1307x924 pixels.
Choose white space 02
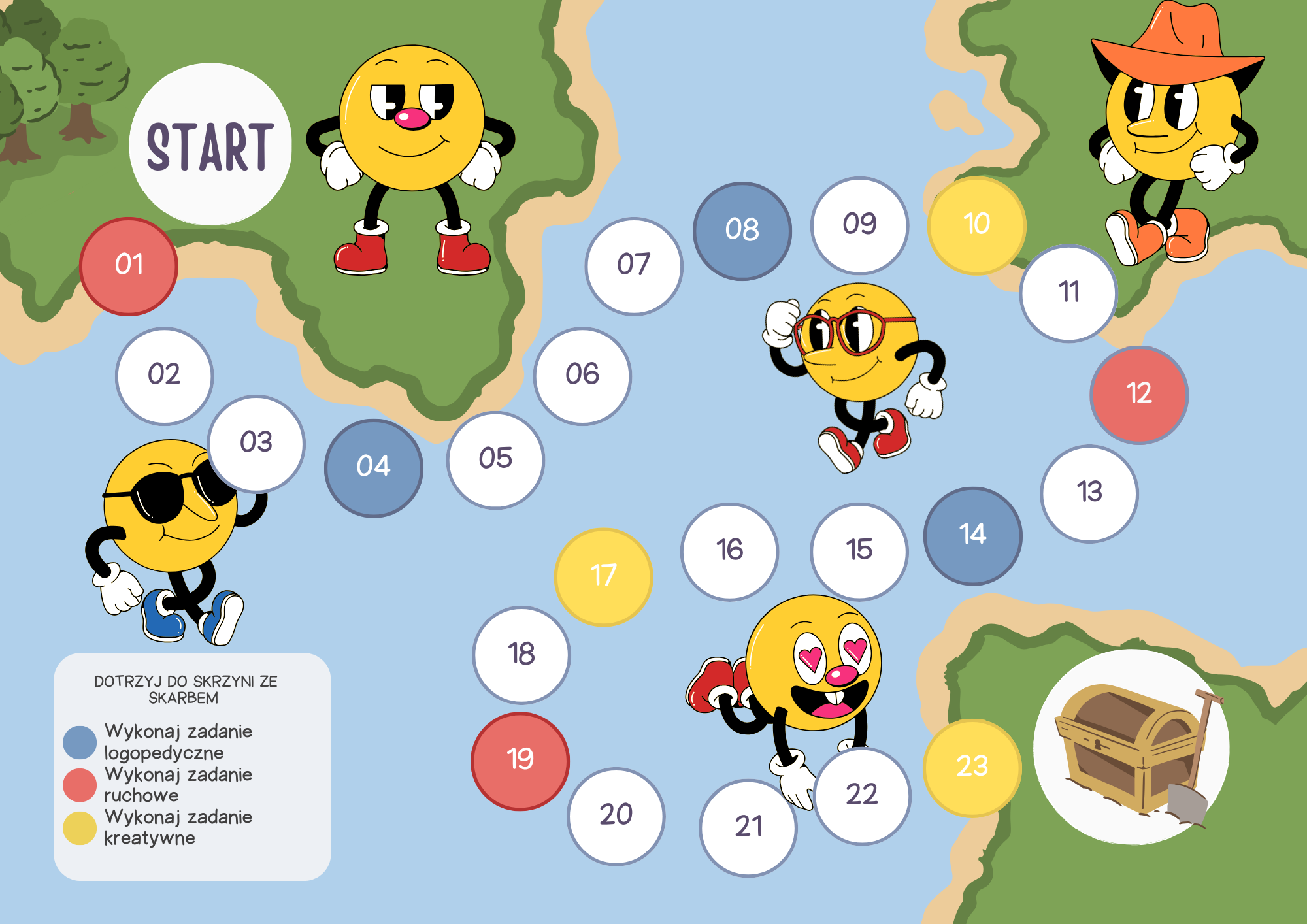tap(164, 376)
